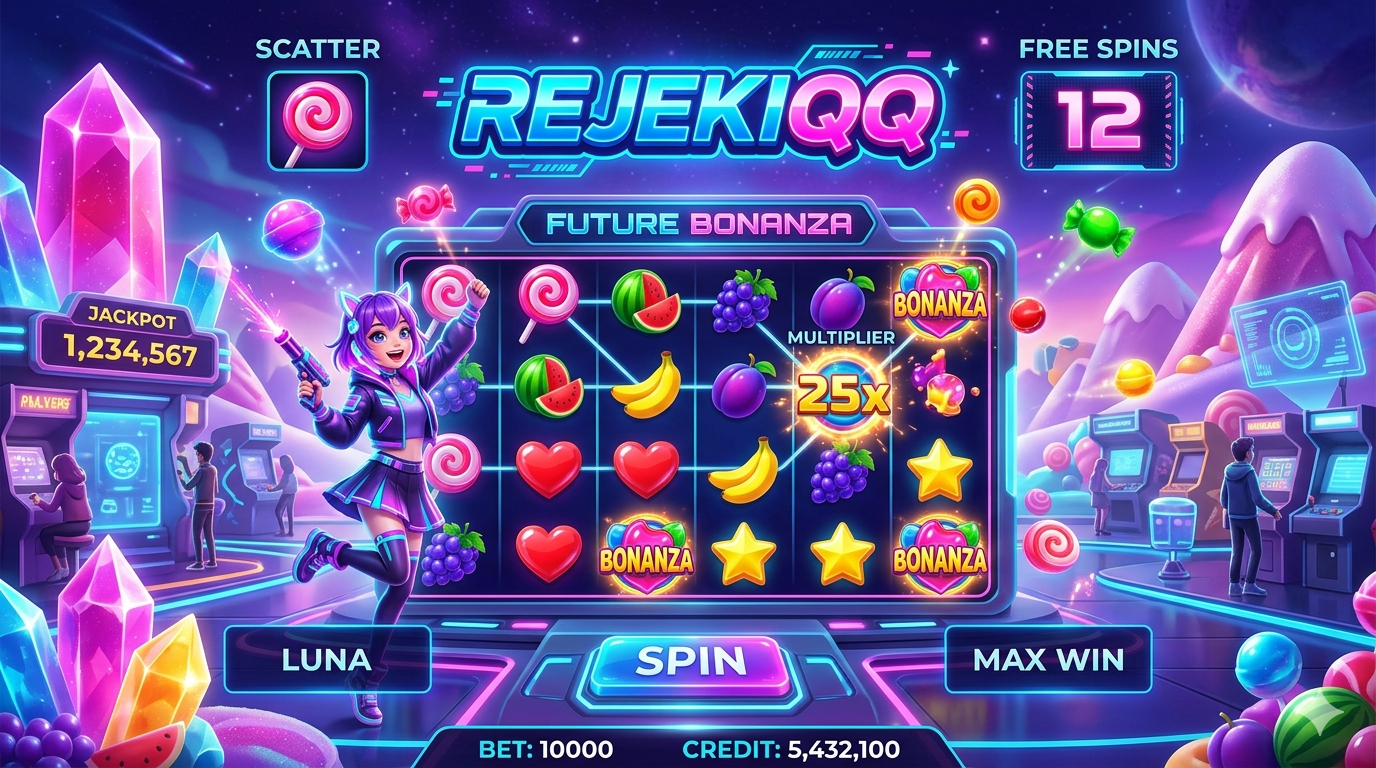
Task: Open the Scatter lollipop symbol icon
Action: 318,119
